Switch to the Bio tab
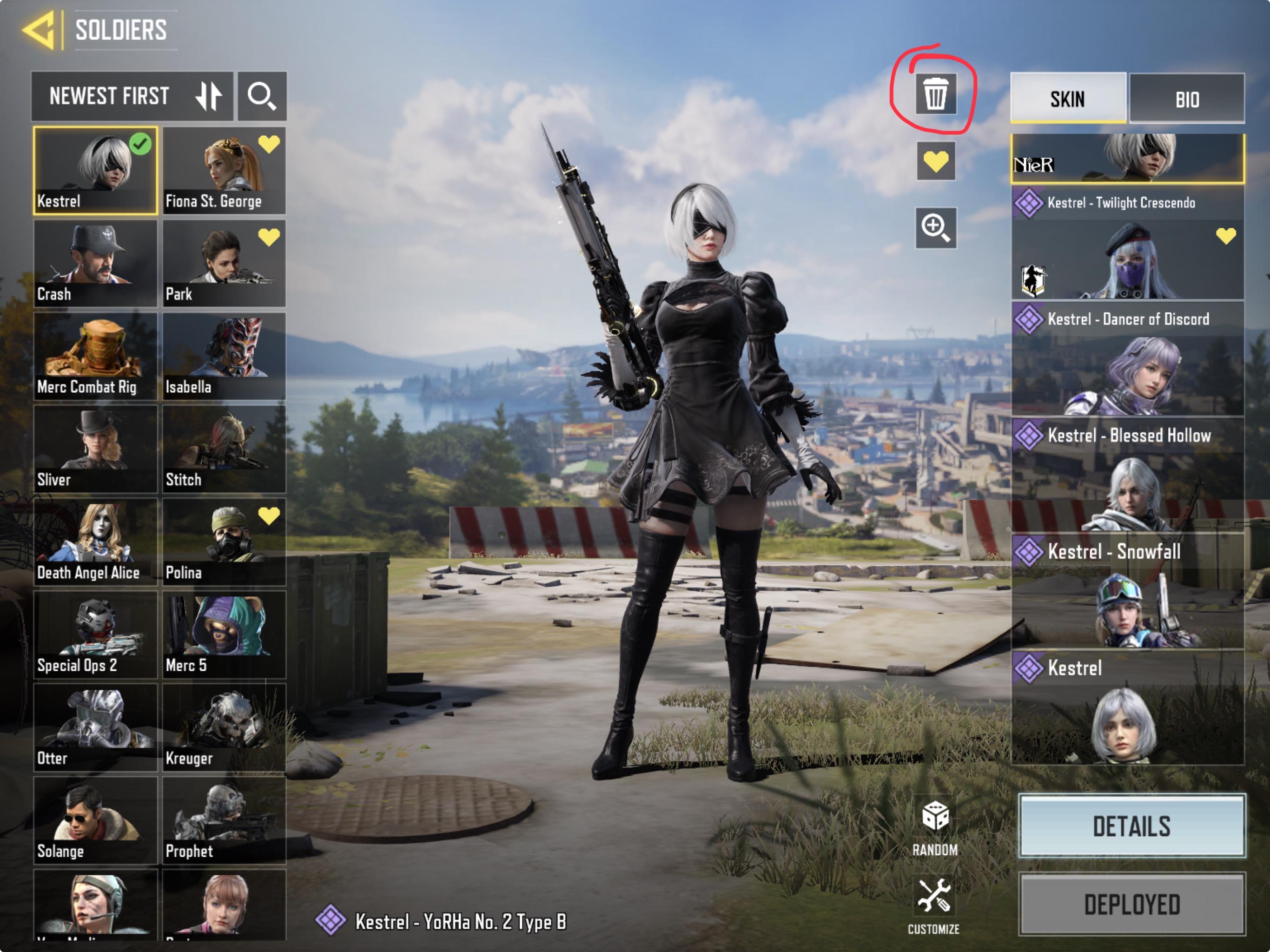This screenshot has width=1270, height=952. (1187, 99)
